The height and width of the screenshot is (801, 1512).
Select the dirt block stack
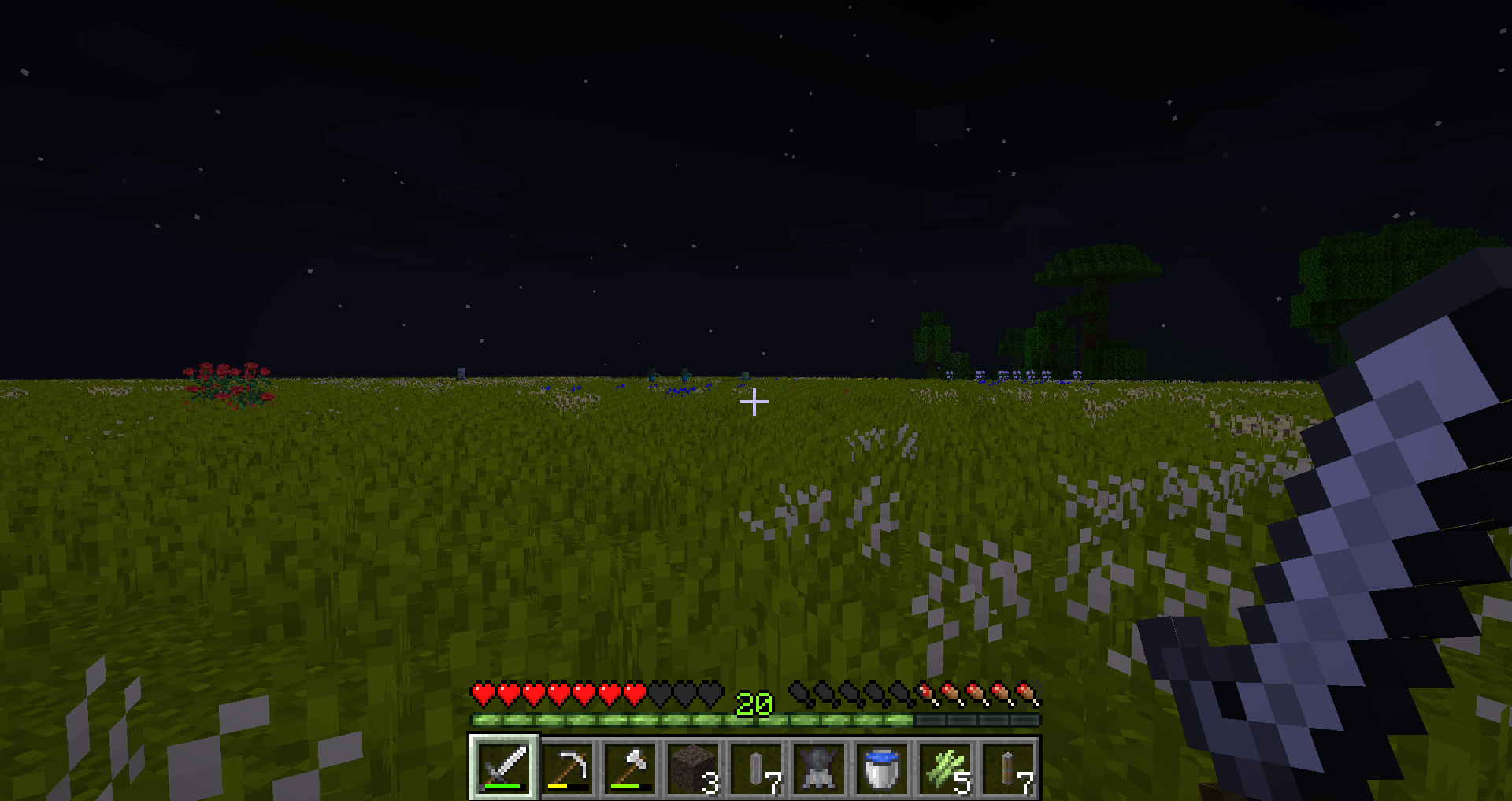point(693,767)
